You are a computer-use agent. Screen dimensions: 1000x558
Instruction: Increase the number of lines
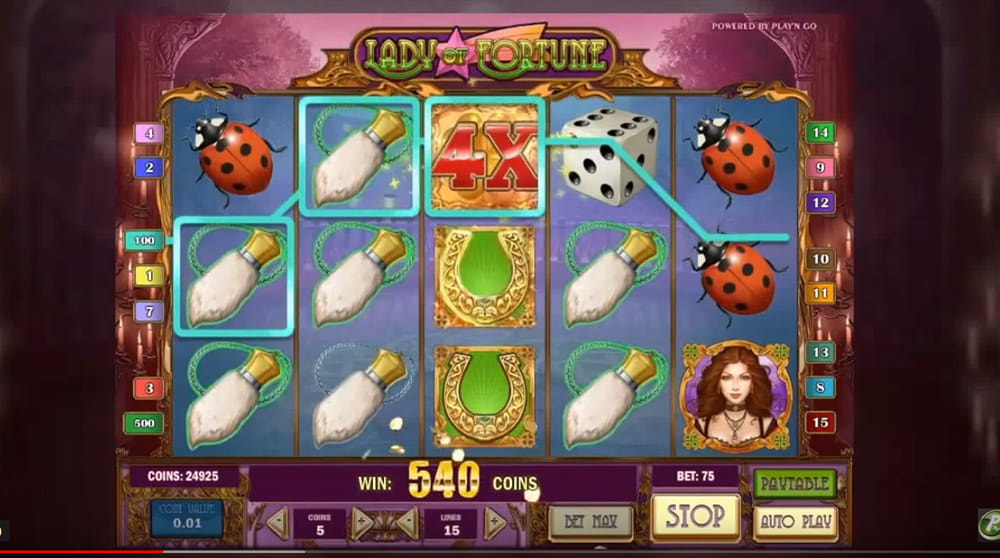coord(494,522)
